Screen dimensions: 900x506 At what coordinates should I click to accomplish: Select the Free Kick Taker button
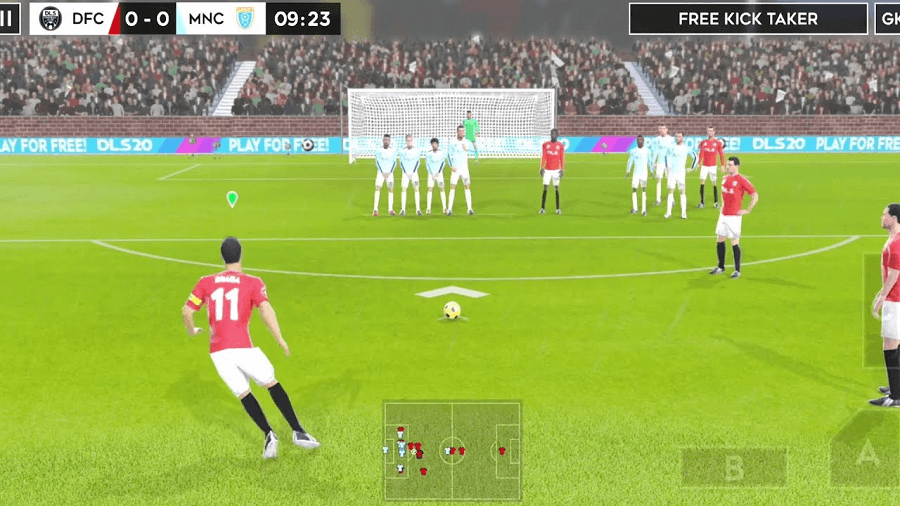click(x=748, y=19)
